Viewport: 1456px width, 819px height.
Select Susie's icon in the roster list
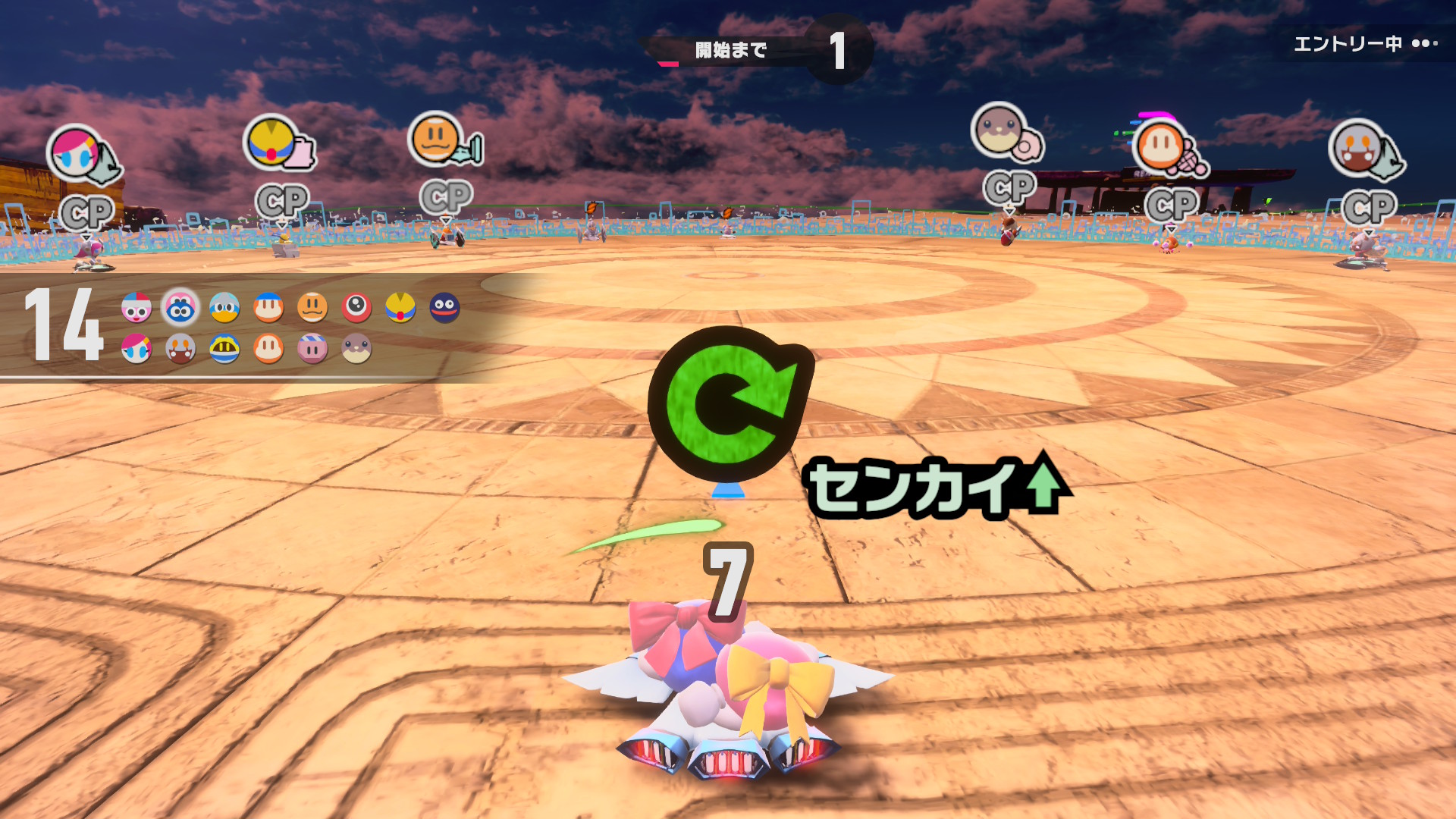click(136, 349)
